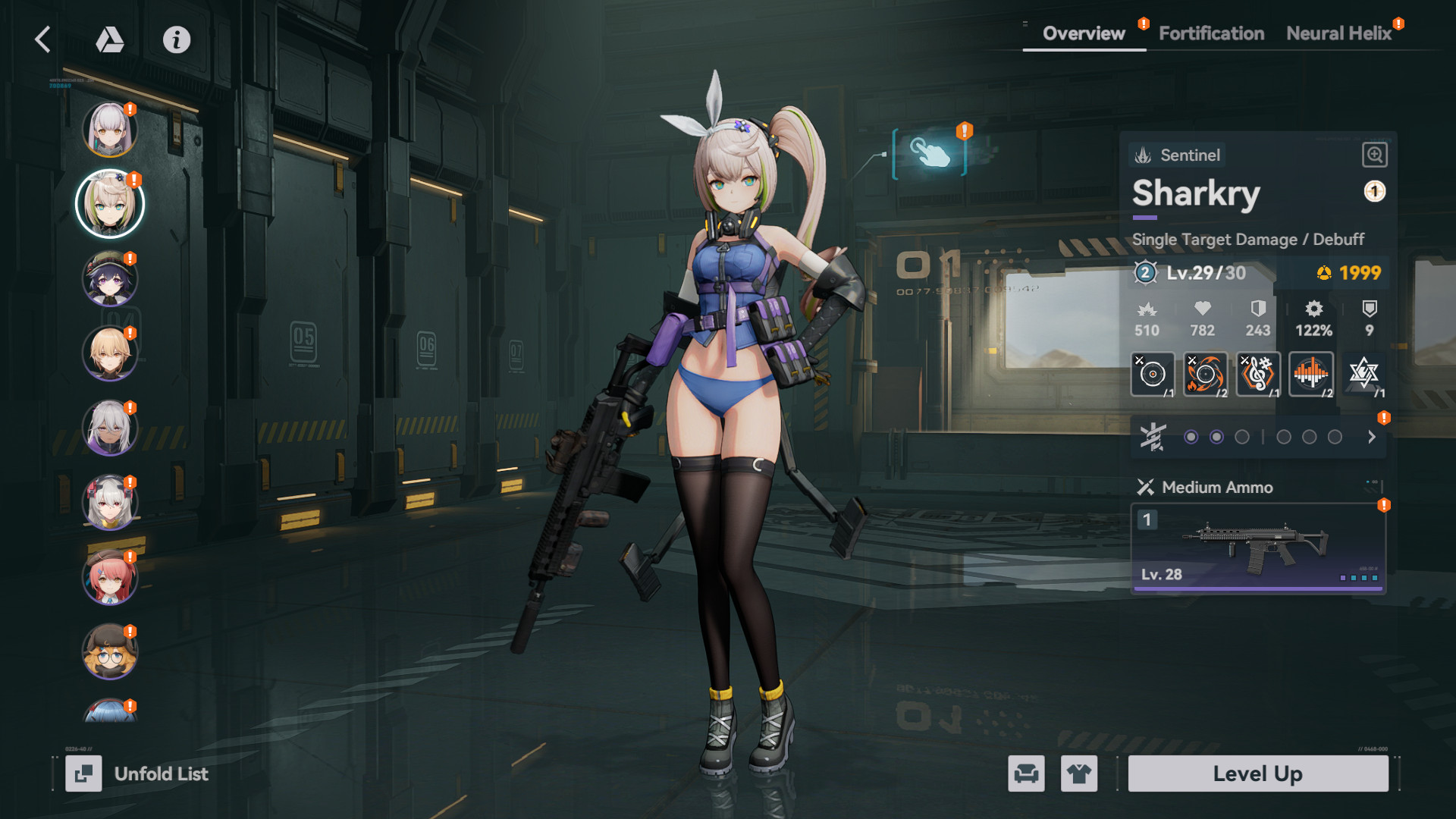The width and height of the screenshot is (1456, 819).
Task: Open the outfit t-shirt icon
Action: (1080, 773)
